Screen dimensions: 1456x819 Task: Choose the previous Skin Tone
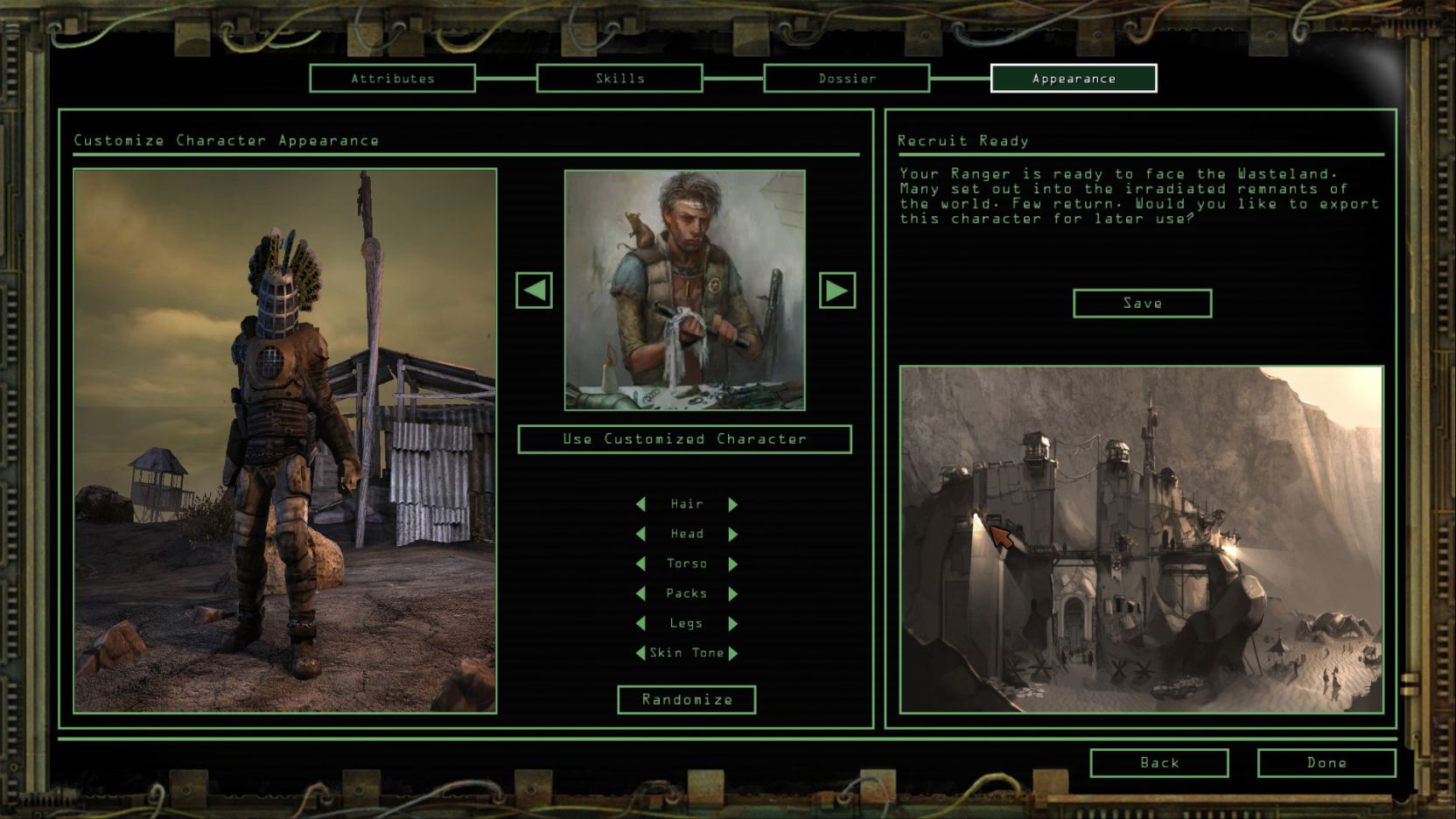click(x=640, y=654)
